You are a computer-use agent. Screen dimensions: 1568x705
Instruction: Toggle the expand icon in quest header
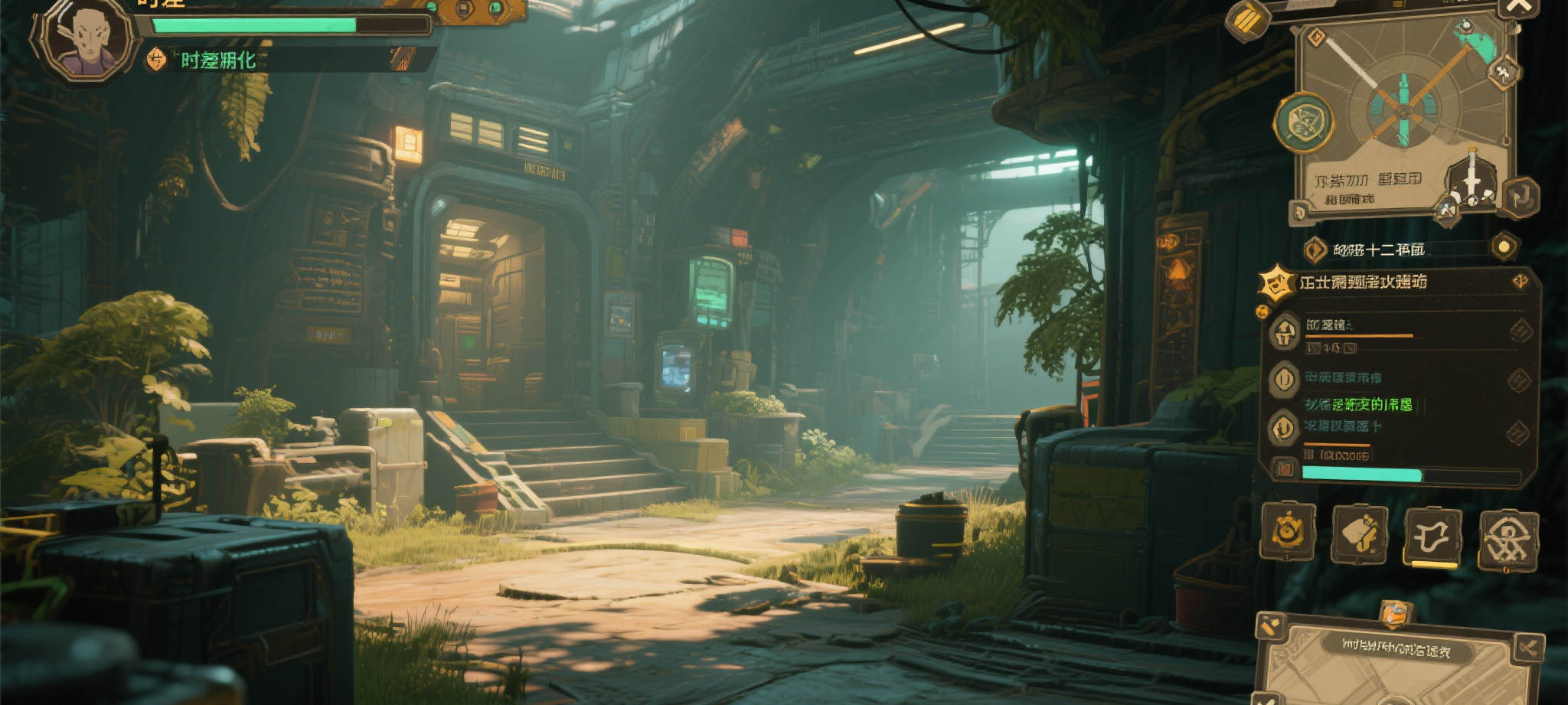pos(1521,282)
